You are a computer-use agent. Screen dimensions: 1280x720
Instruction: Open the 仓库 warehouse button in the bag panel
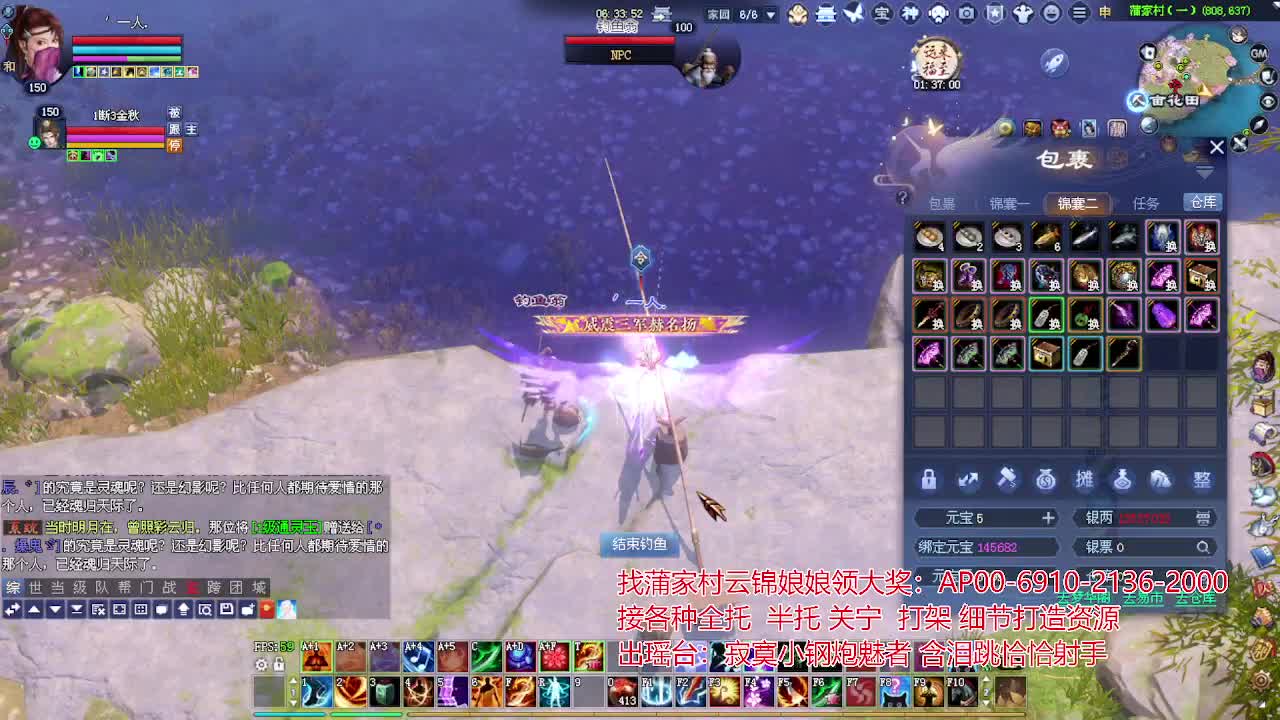pyautogui.click(x=1203, y=202)
